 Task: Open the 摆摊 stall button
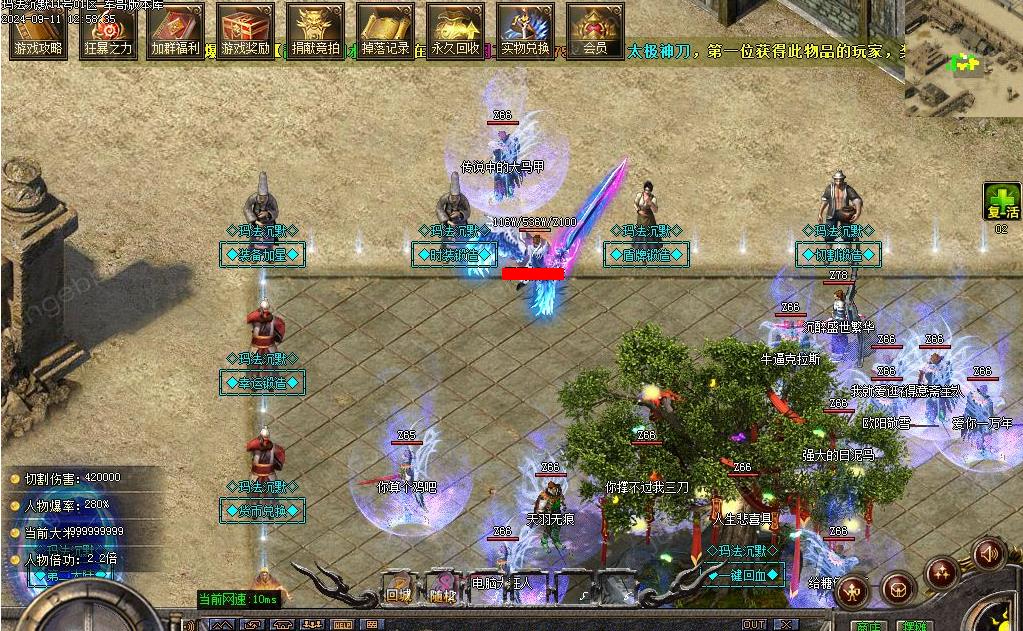coord(915,624)
